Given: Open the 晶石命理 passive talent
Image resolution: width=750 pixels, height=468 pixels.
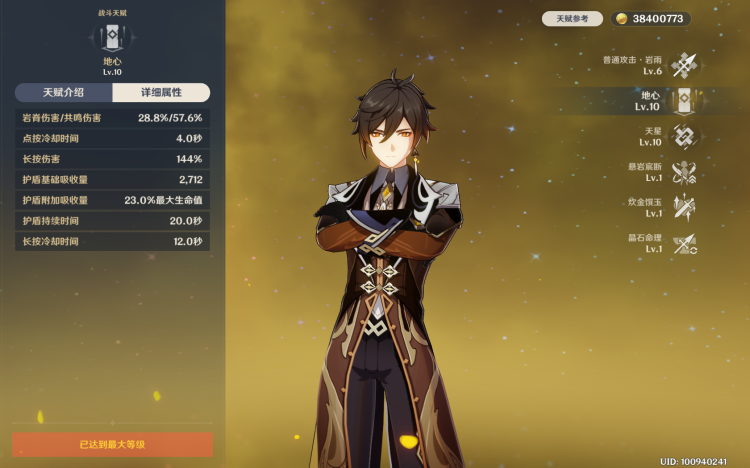Looking at the screenshot, I should tap(684, 244).
